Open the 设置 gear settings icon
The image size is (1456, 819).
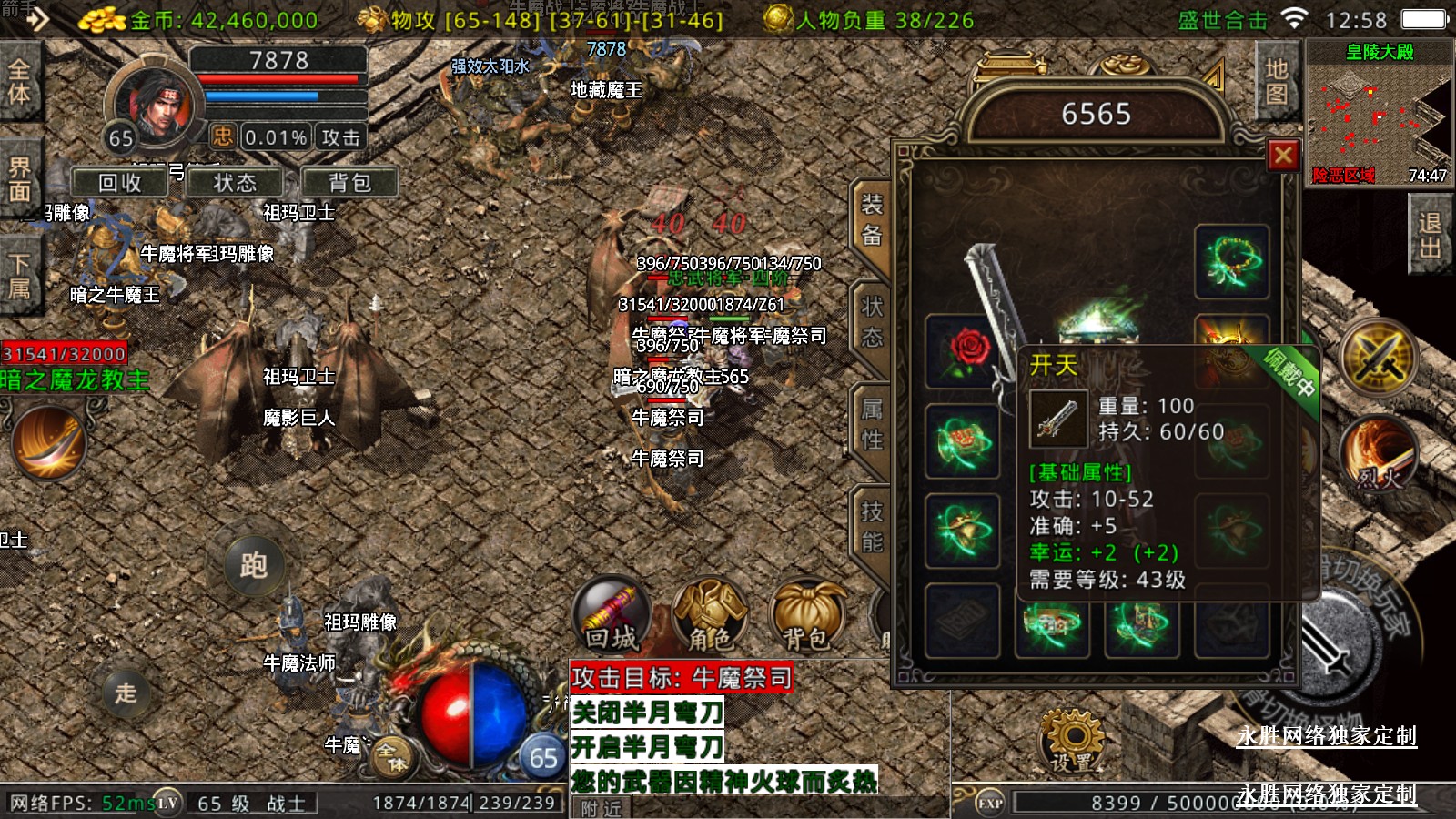(x=1072, y=741)
